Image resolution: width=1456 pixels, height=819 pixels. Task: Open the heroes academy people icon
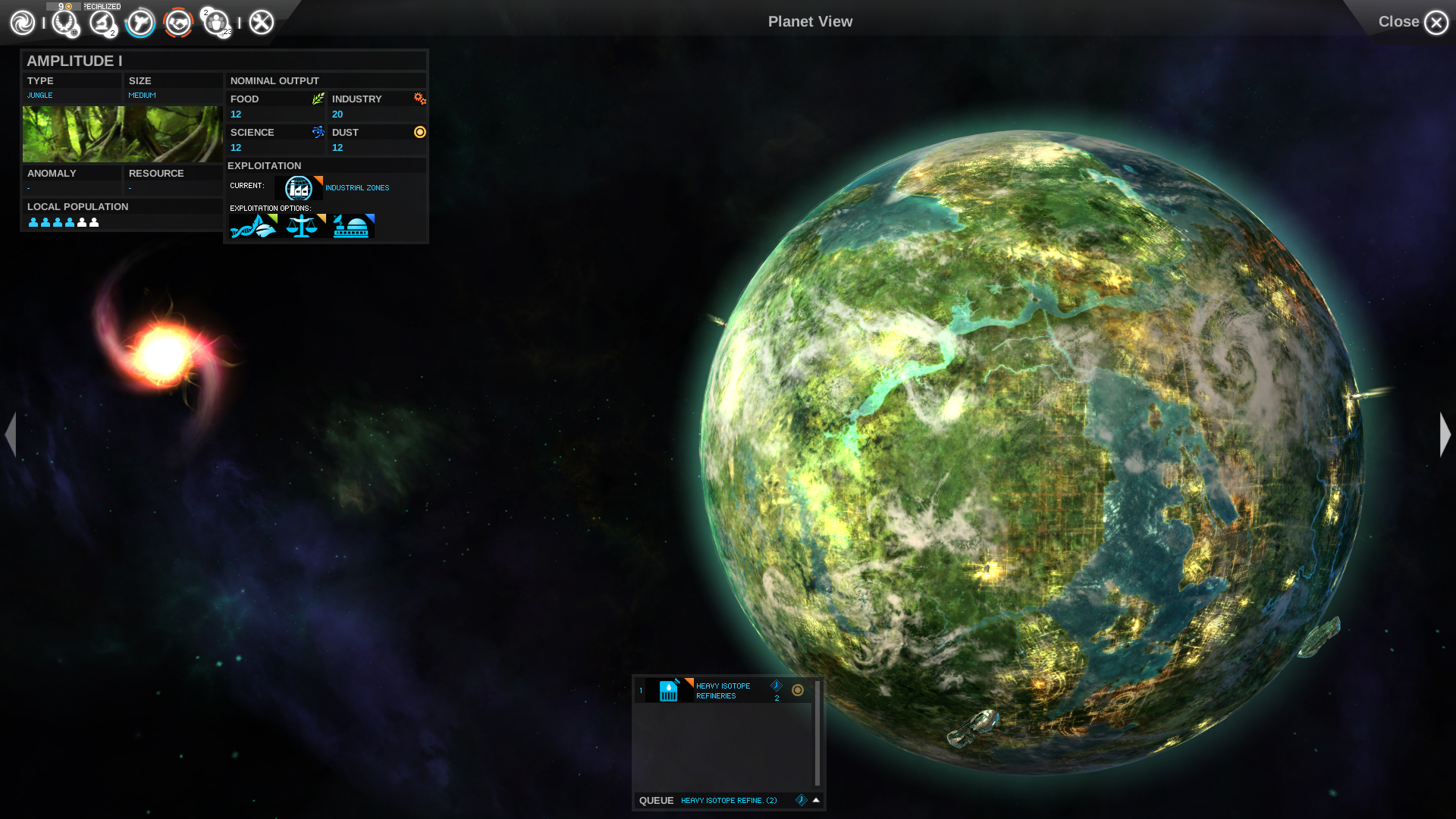click(216, 23)
